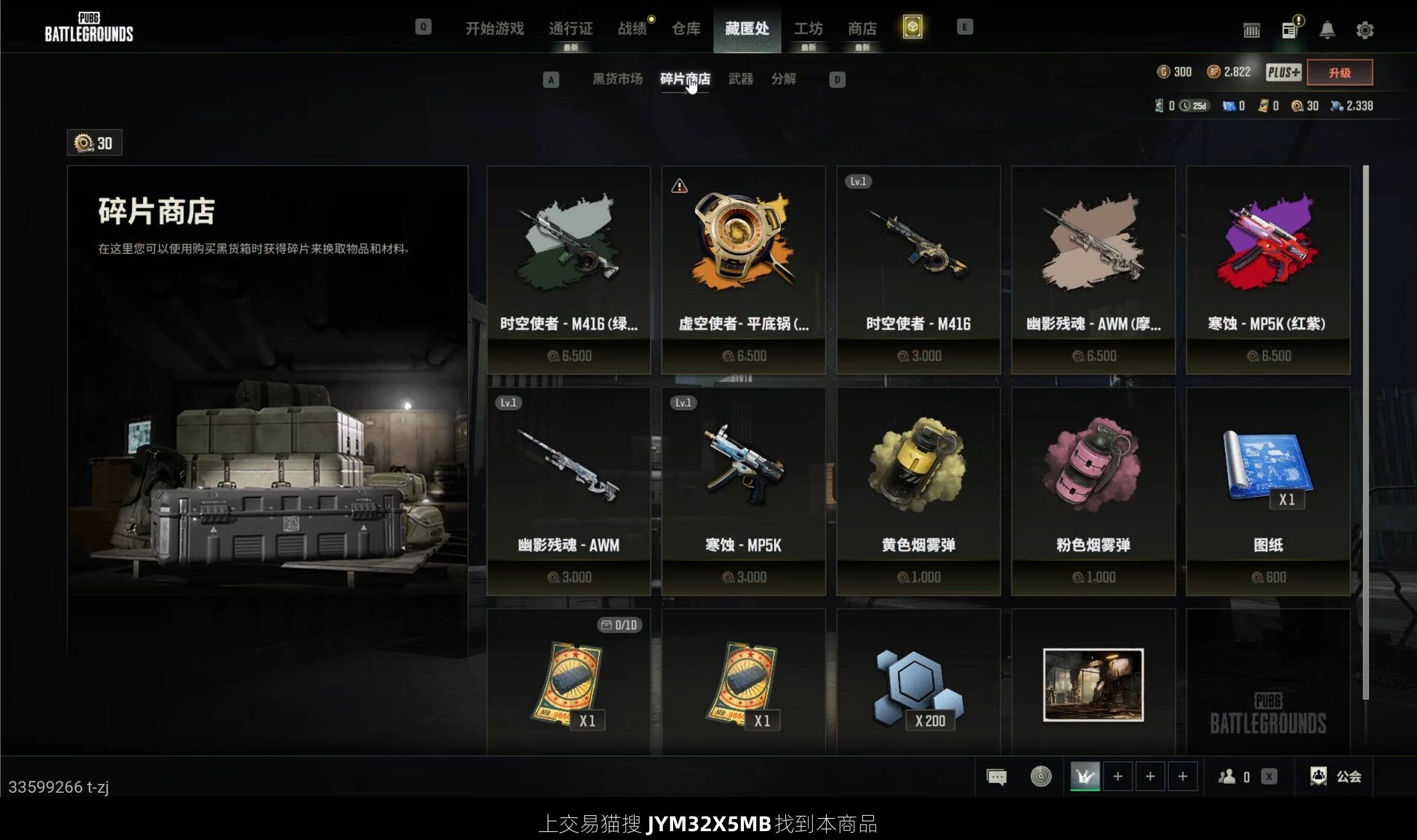Choose the 粉色烟雾弹 item
1417x840 pixels.
point(1093,491)
